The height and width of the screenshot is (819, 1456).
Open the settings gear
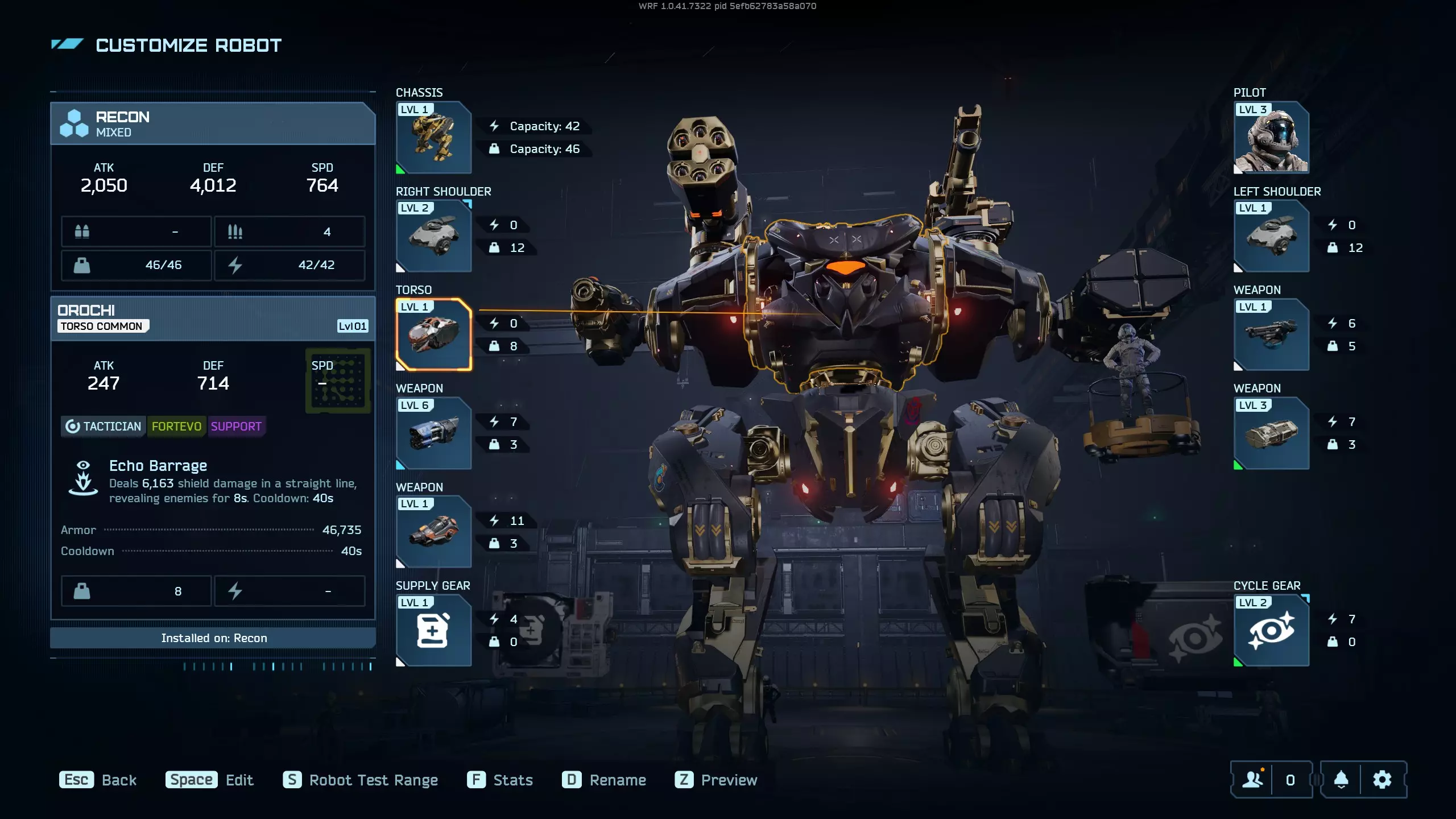(x=1382, y=780)
